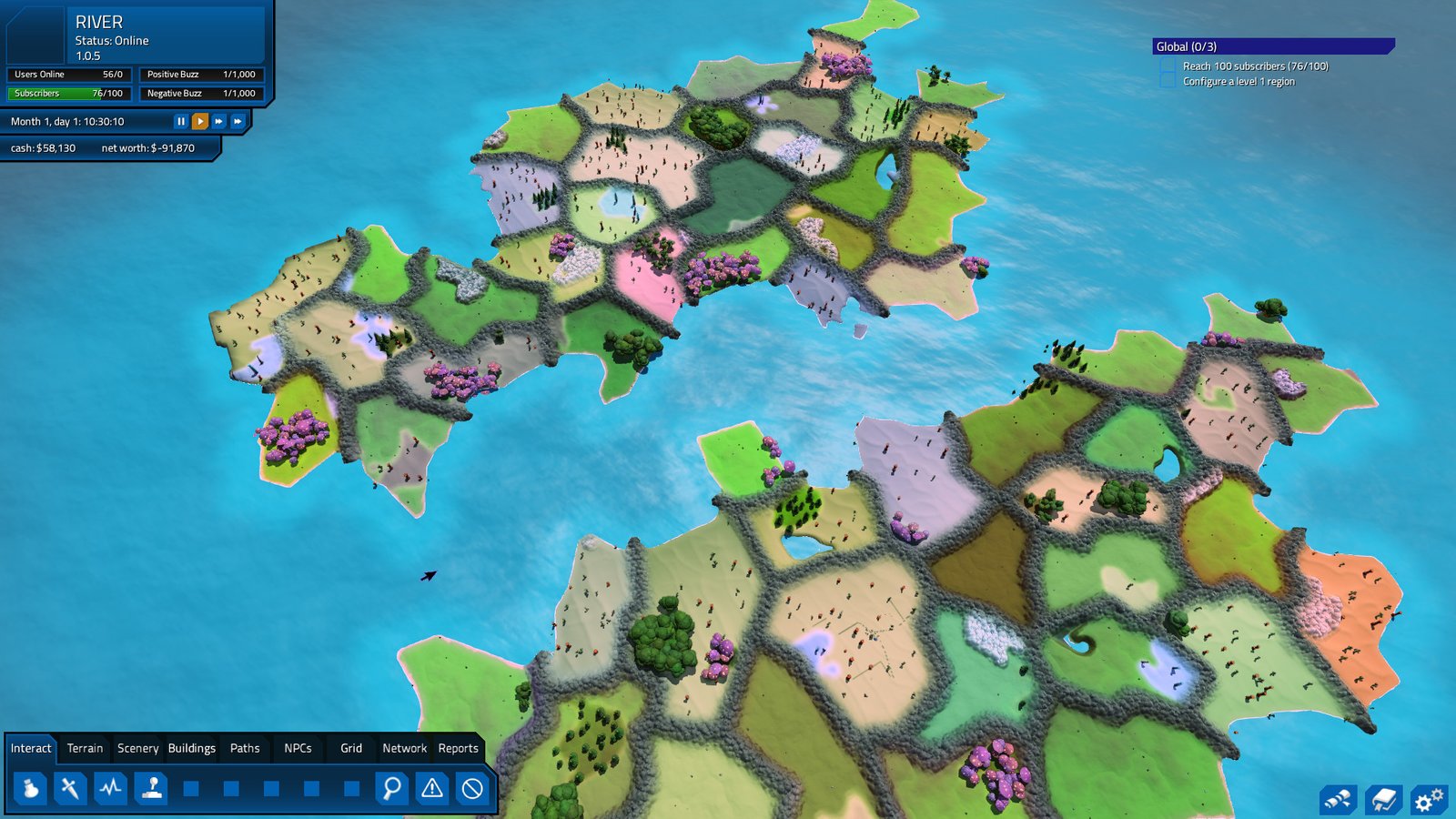Open the magnifying glass inspect tool
Screen dimensions: 1456x819
(x=389, y=790)
